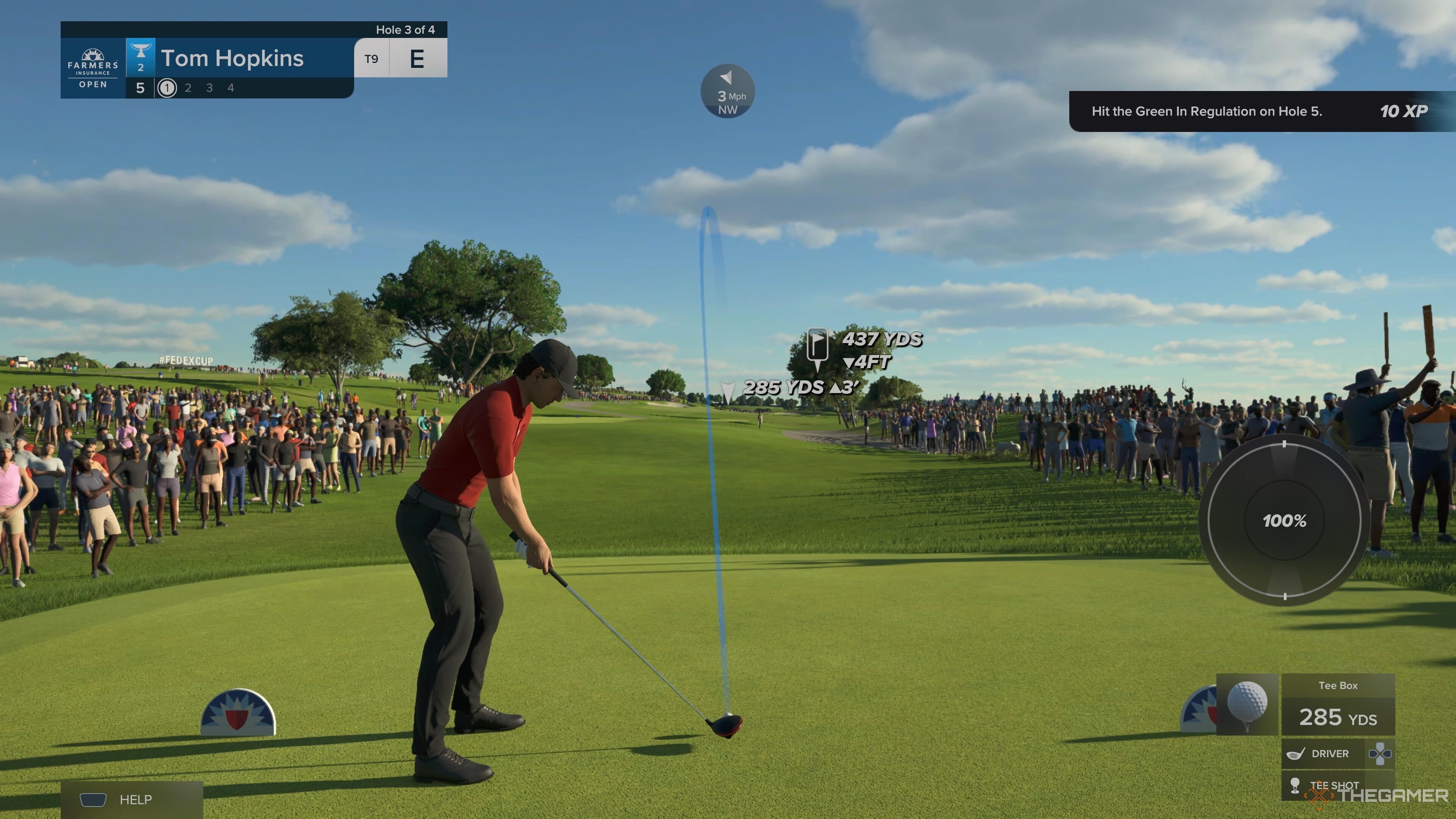Open the Tom Hopkins scoreboard panel
1456x819 pixels.
click(x=232, y=59)
